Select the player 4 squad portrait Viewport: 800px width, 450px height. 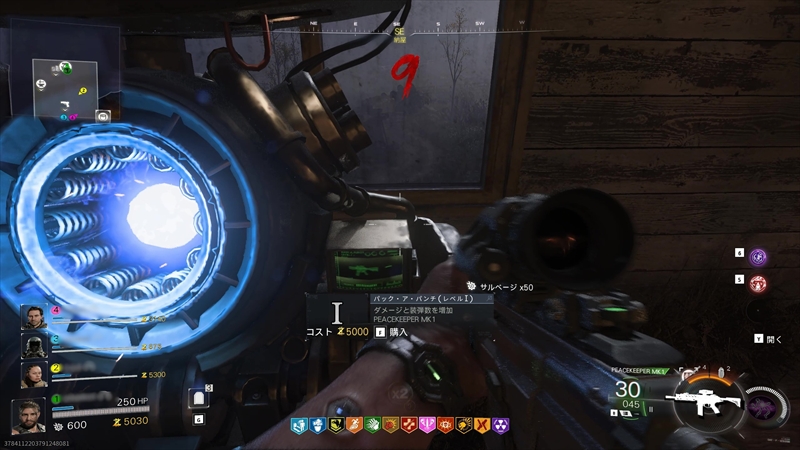click(33, 318)
